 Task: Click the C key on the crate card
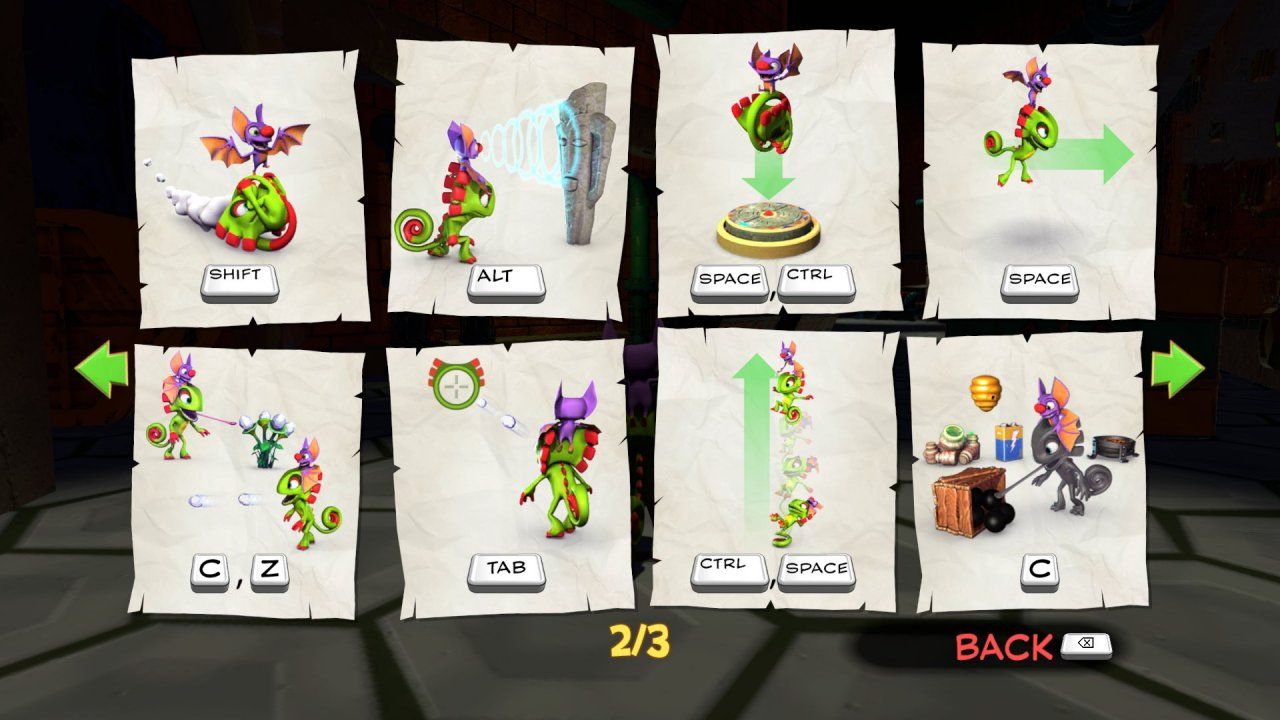tap(1040, 567)
